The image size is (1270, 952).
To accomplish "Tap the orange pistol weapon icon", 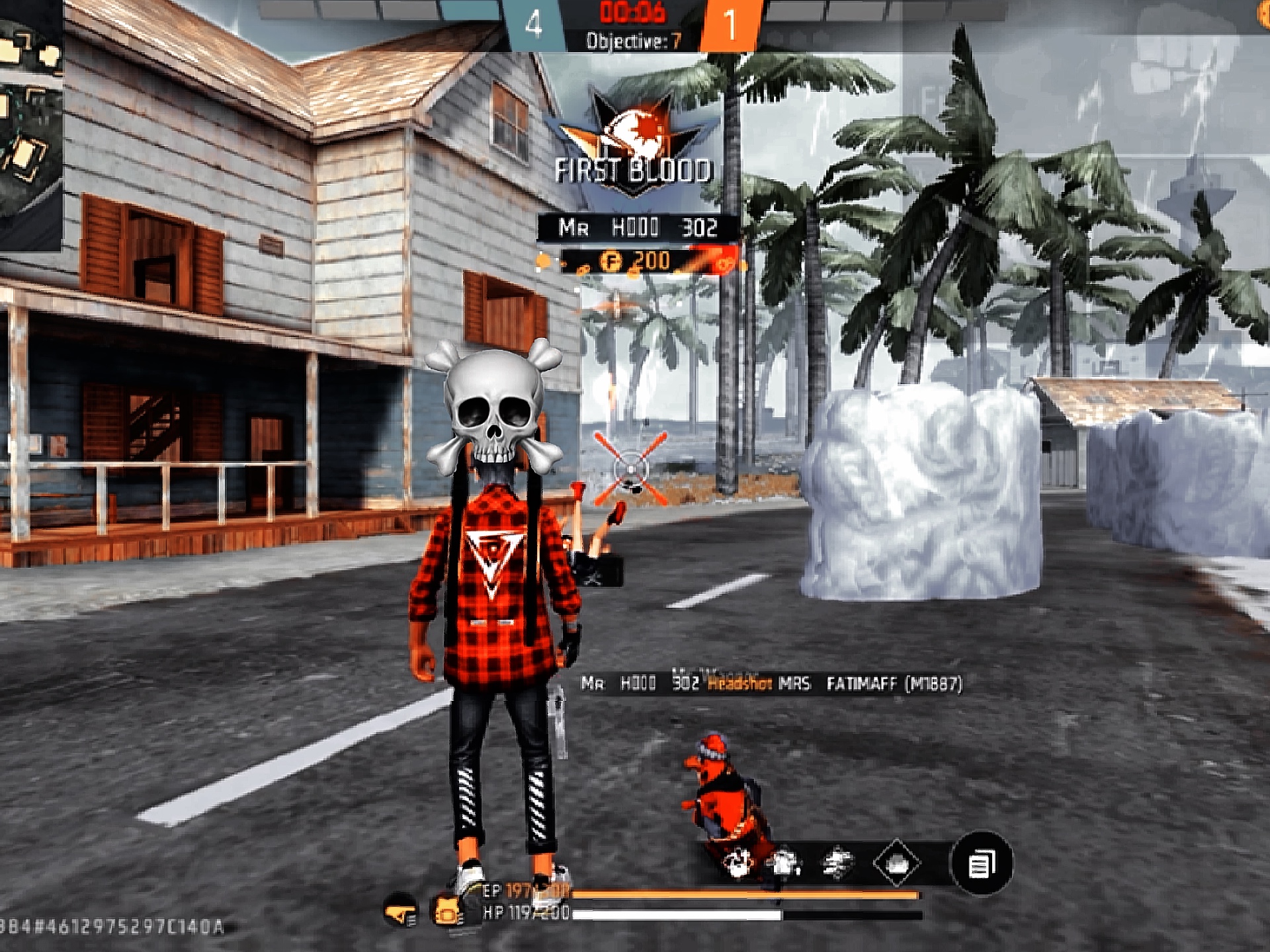I will pyautogui.click(x=400, y=912).
